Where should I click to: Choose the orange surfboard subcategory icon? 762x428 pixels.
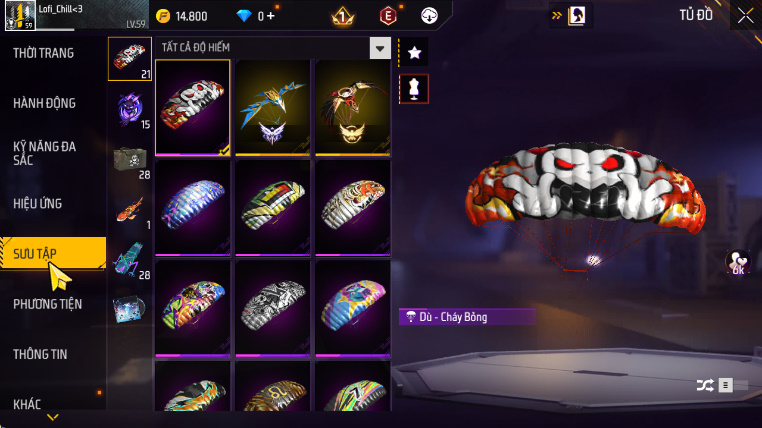click(130, 211)
